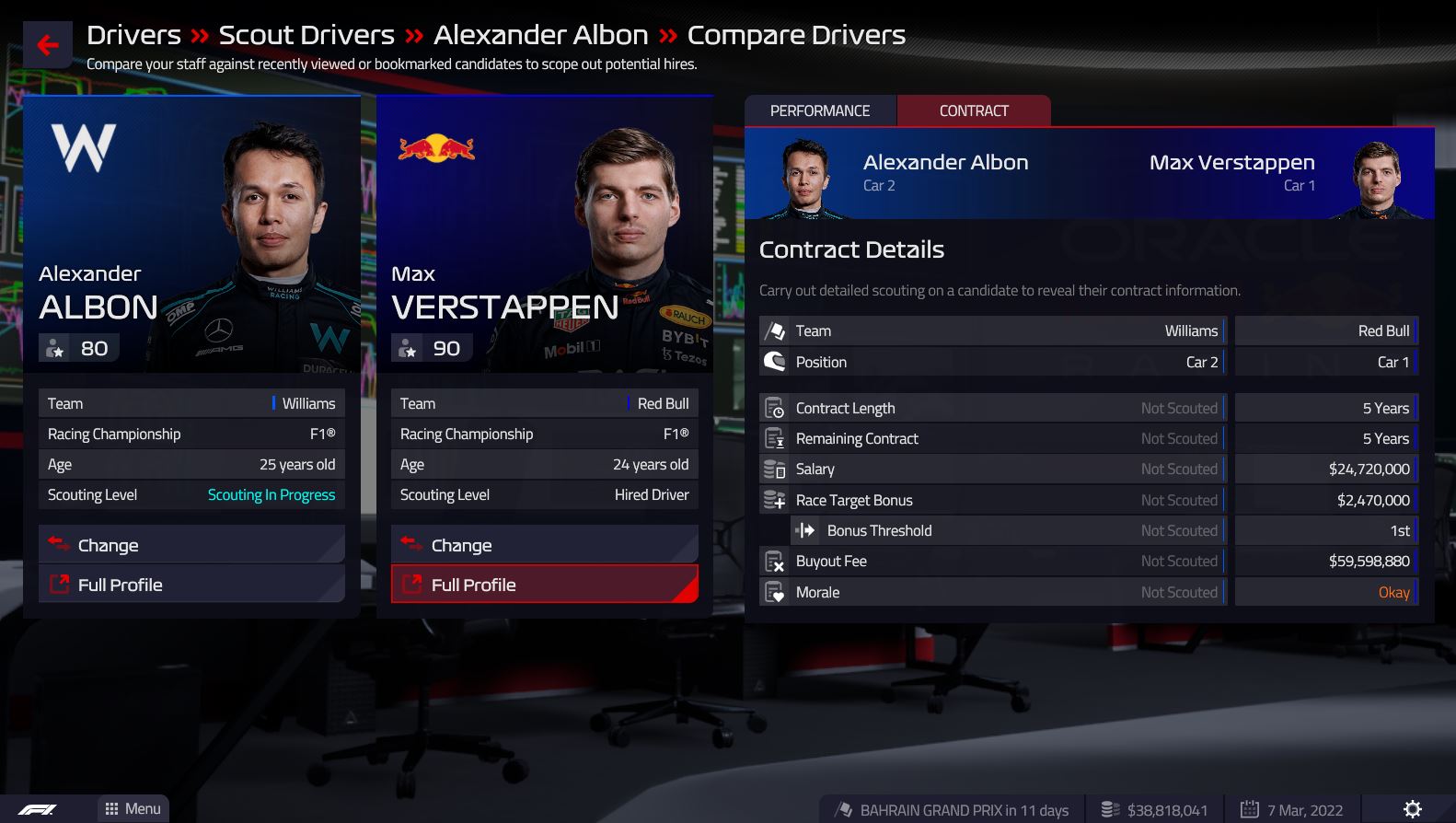Open settings with the gear icon
This screenshot has height=823, width=1456.
tap(1412, 808)
